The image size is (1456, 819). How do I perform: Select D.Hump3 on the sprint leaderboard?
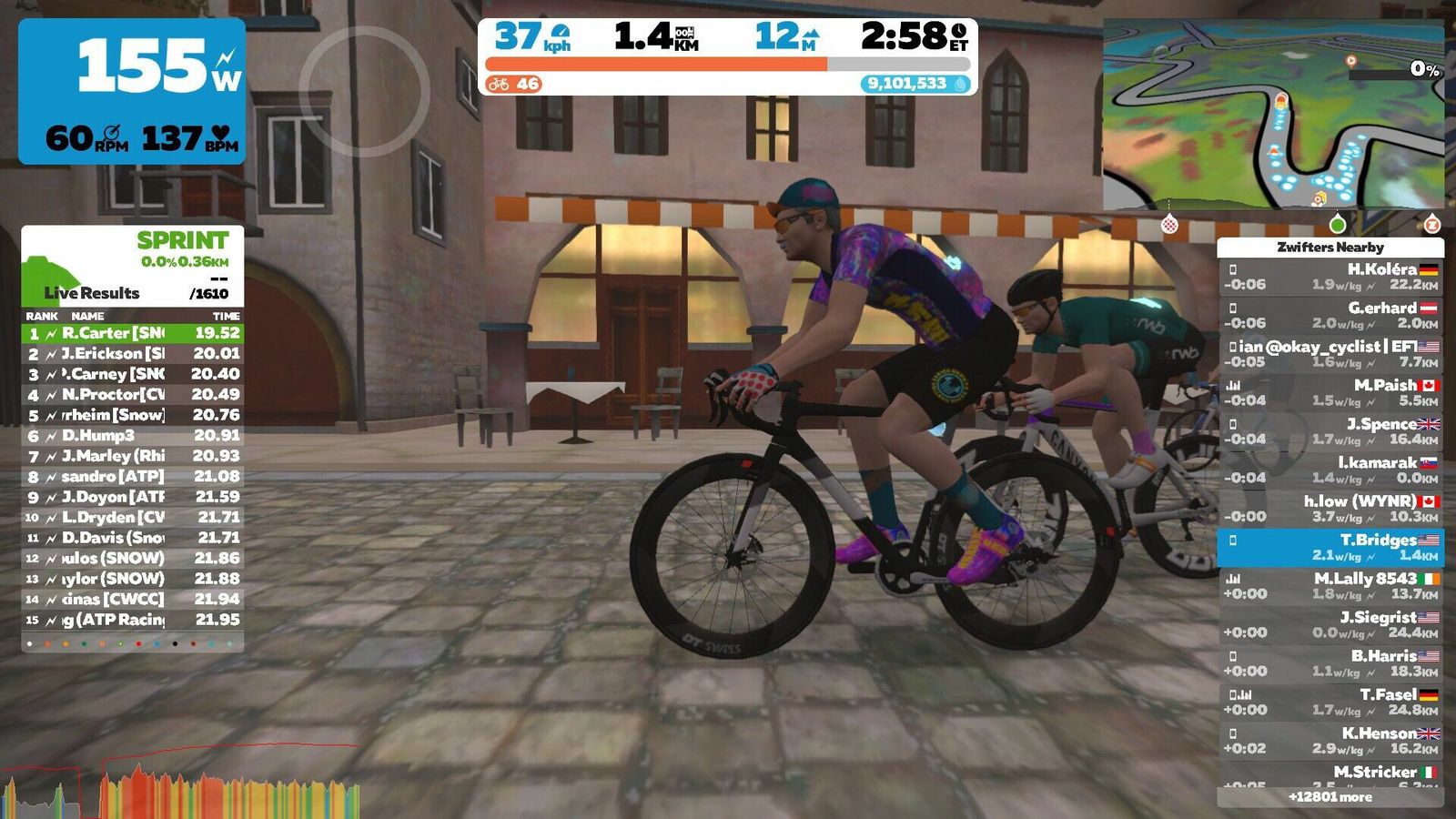(x=133, y=435)
